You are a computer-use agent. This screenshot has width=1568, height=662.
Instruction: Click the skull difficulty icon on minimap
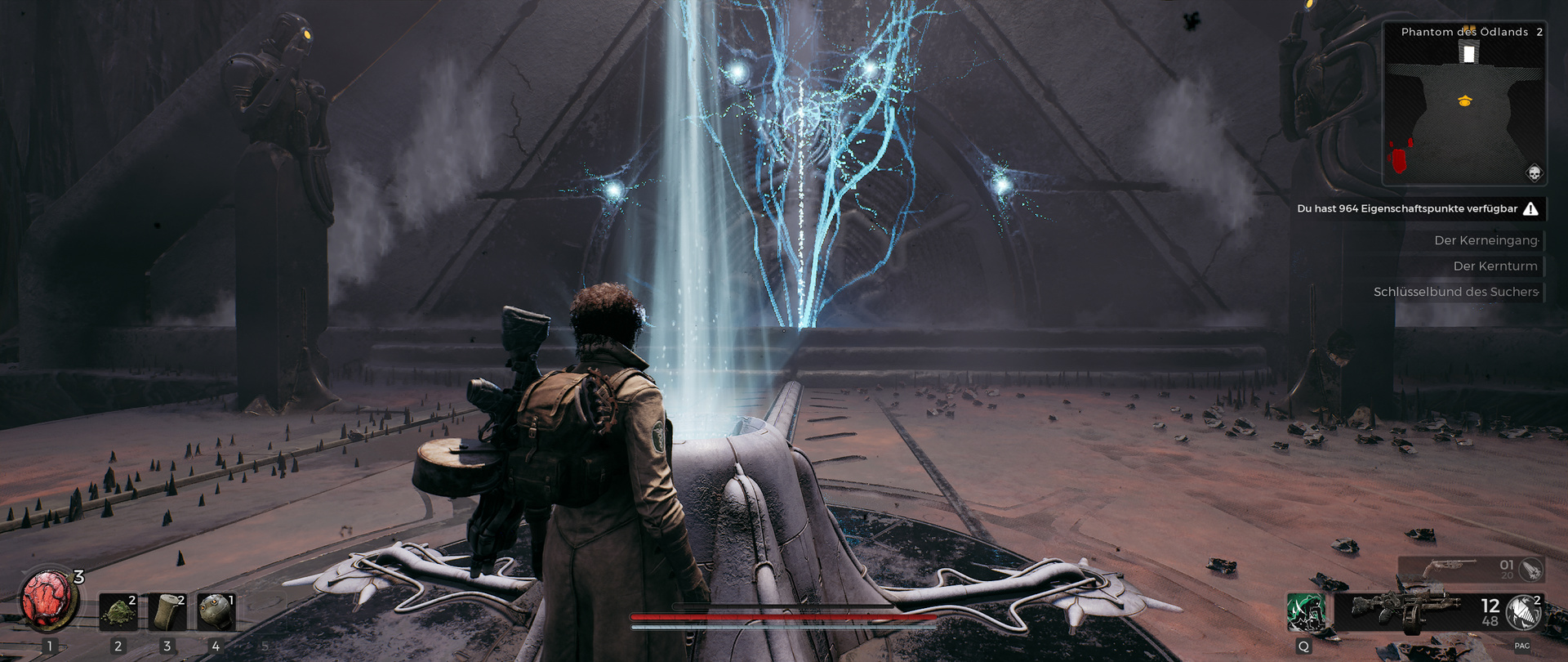[1534, 173]
